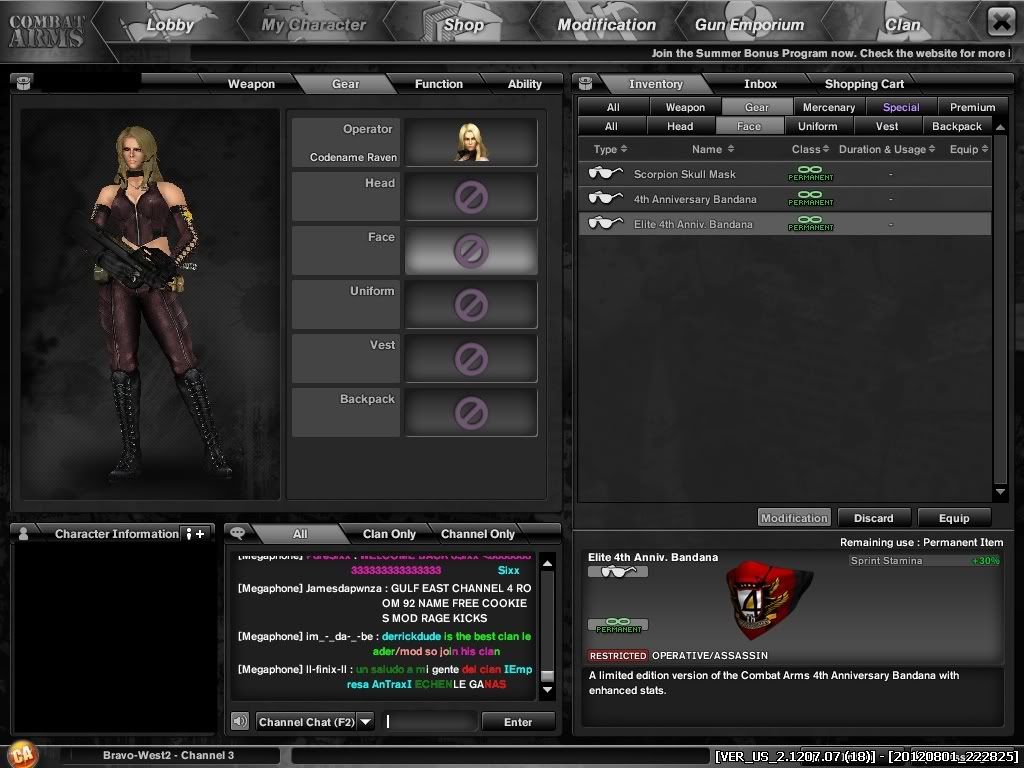
Task: Discard the selected item
Action: pos(873,518)
